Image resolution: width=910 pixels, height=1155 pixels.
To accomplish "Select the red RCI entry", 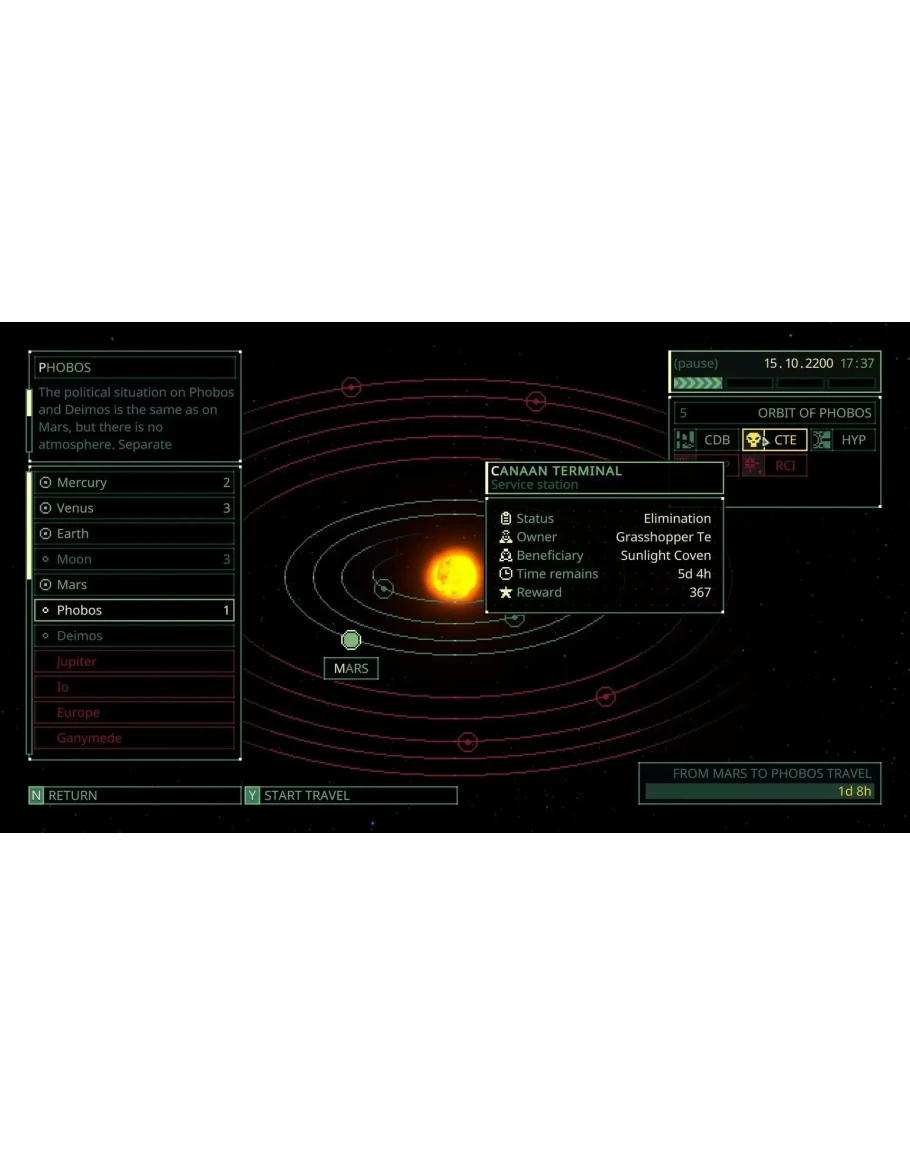I will coord(775,465).
